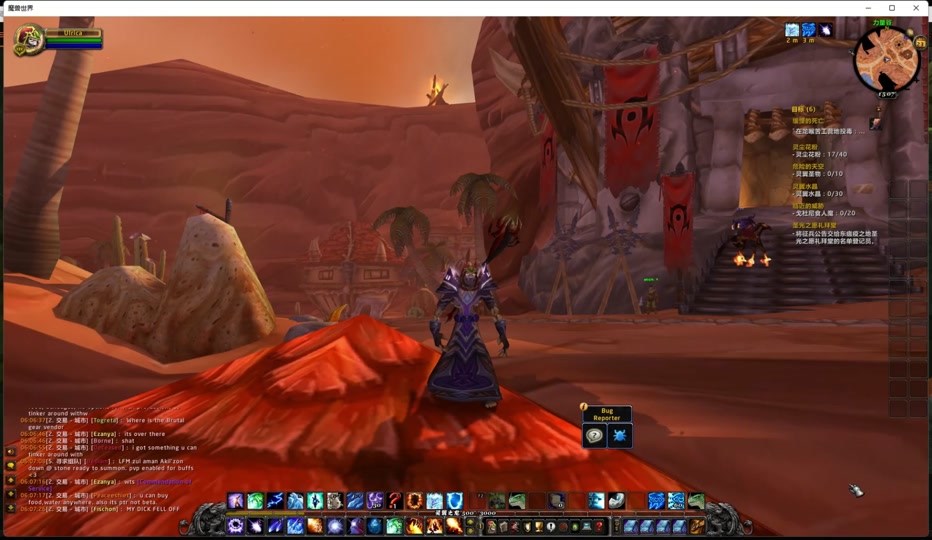Open the circular minimap
The width and height of the screenshot is (932, 540).
click(886, 60)
